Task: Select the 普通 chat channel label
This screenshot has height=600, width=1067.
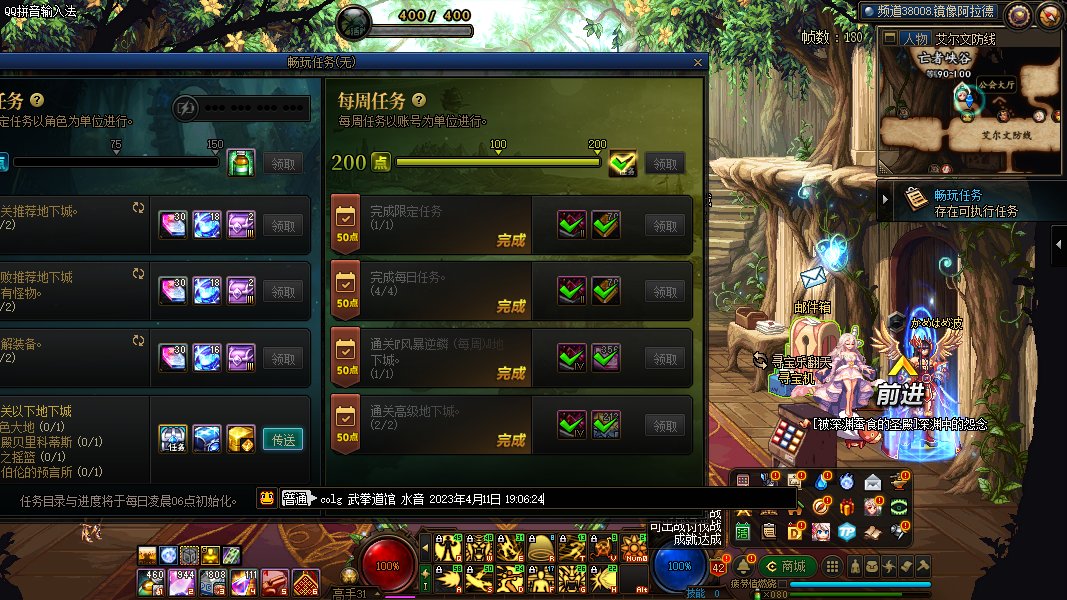Action: click(x=296, y=498)
